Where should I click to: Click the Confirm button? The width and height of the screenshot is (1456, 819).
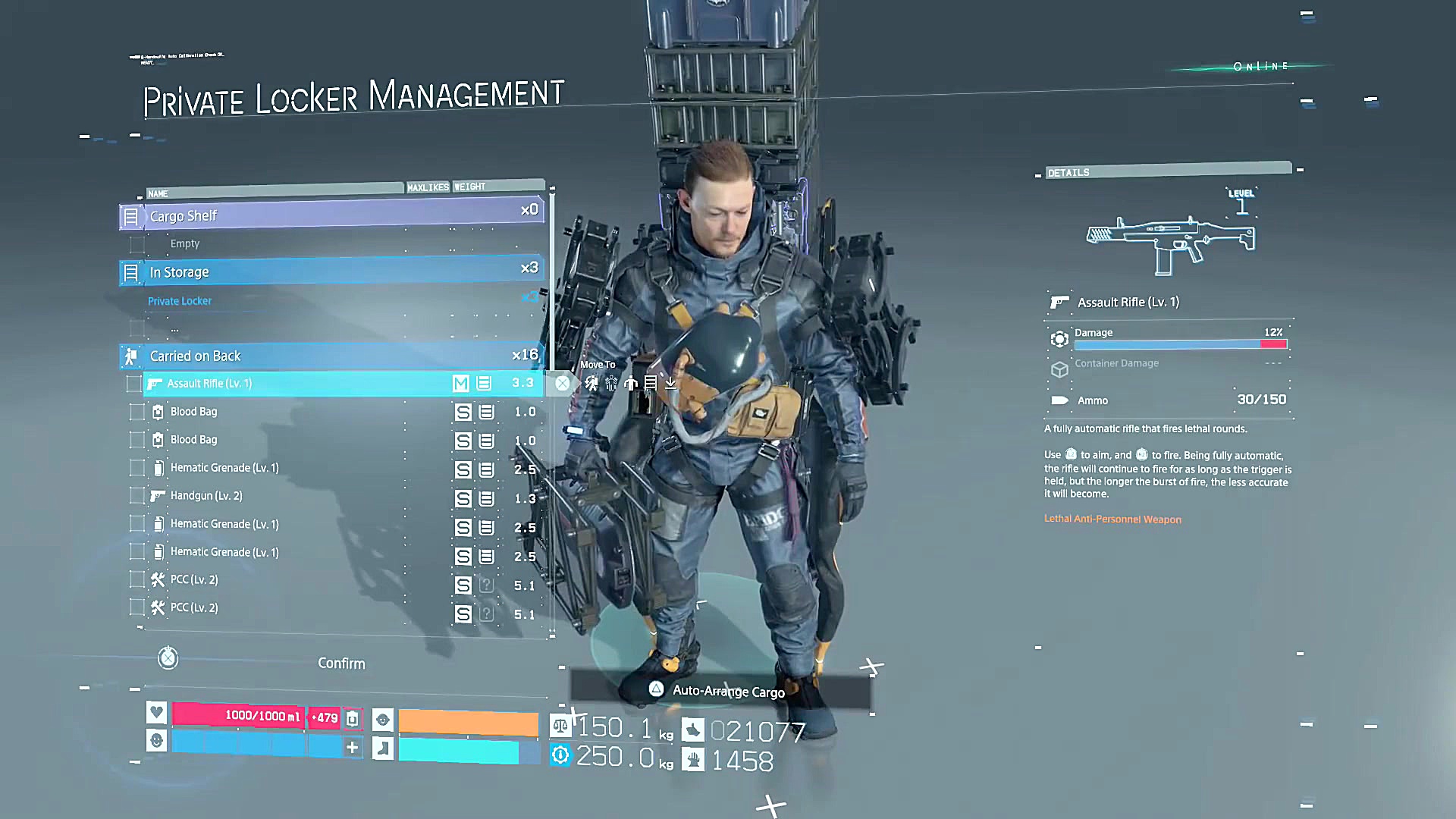pos(341,664)
